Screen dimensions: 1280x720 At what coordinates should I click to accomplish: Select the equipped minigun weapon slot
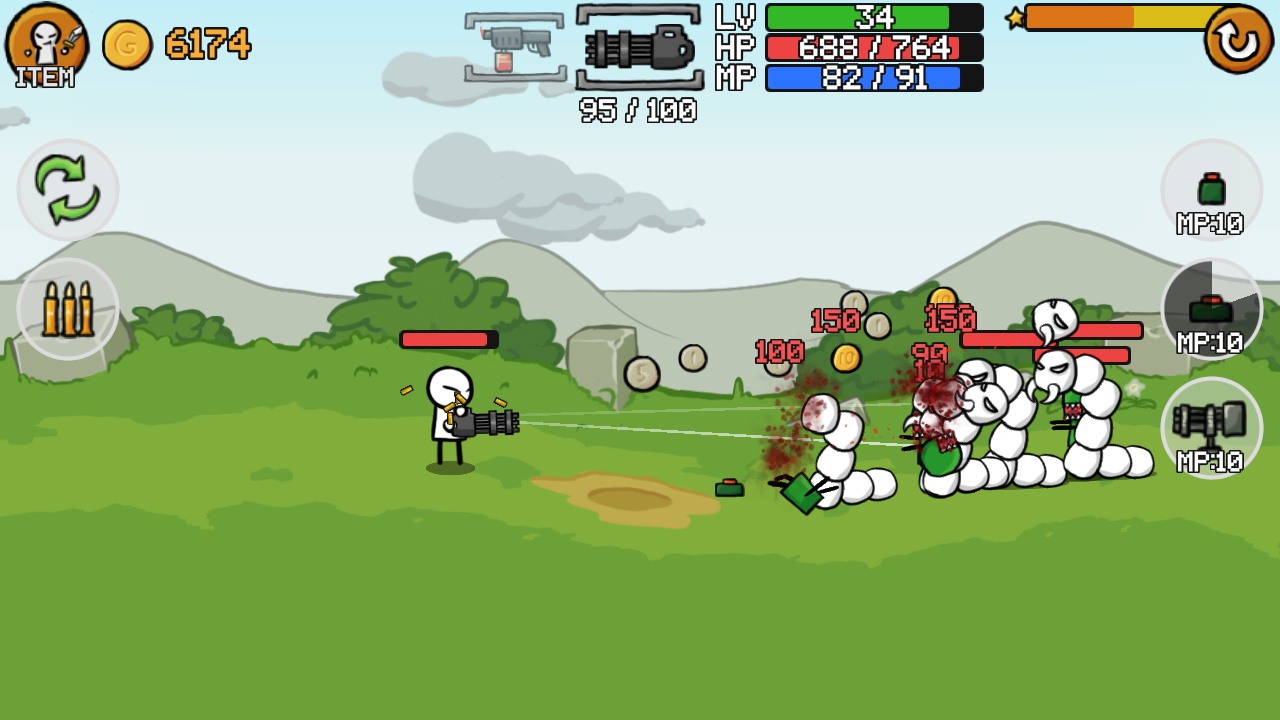click(x=637, y=45)
